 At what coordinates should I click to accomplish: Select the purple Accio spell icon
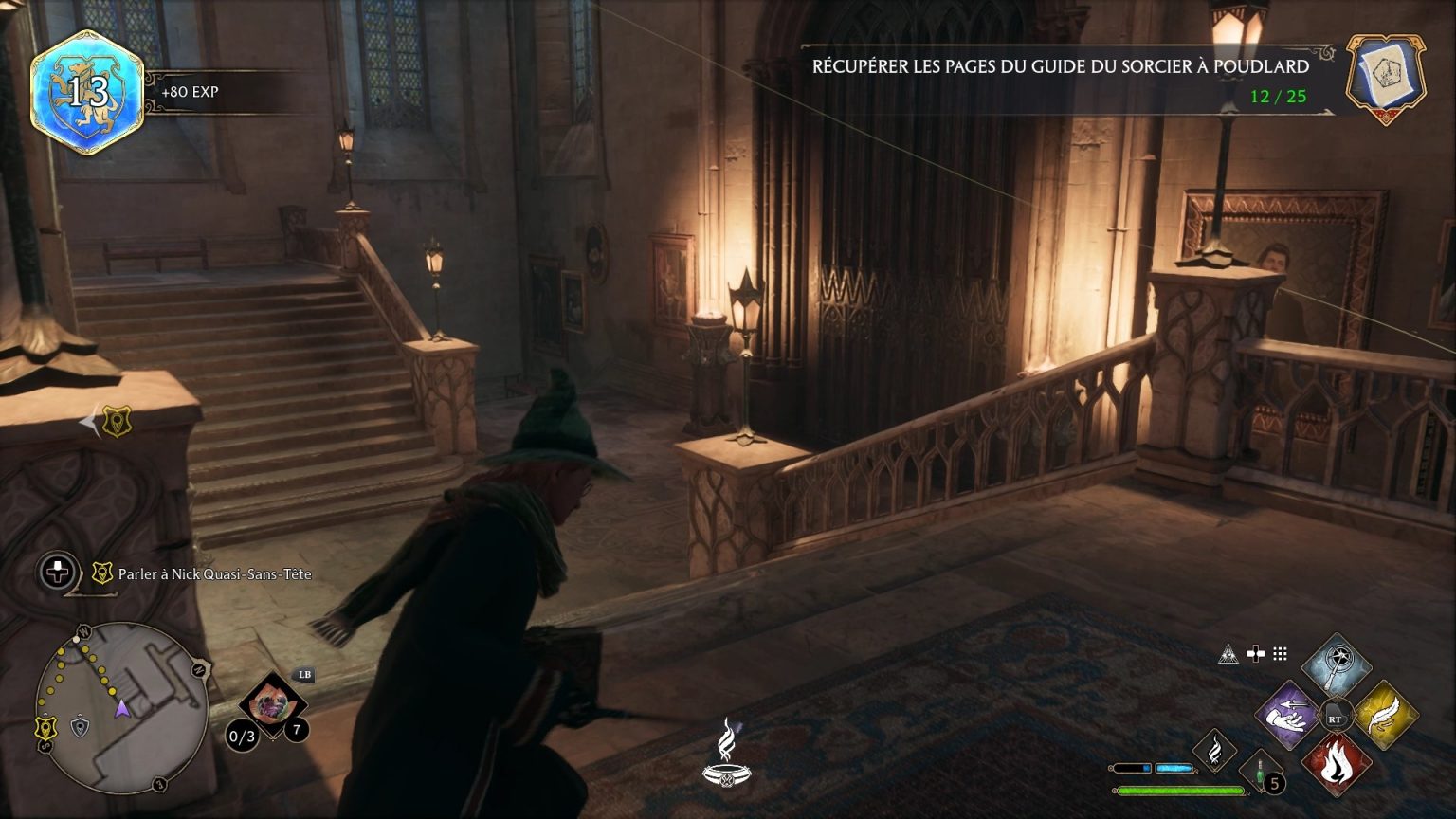point(1287,715)
